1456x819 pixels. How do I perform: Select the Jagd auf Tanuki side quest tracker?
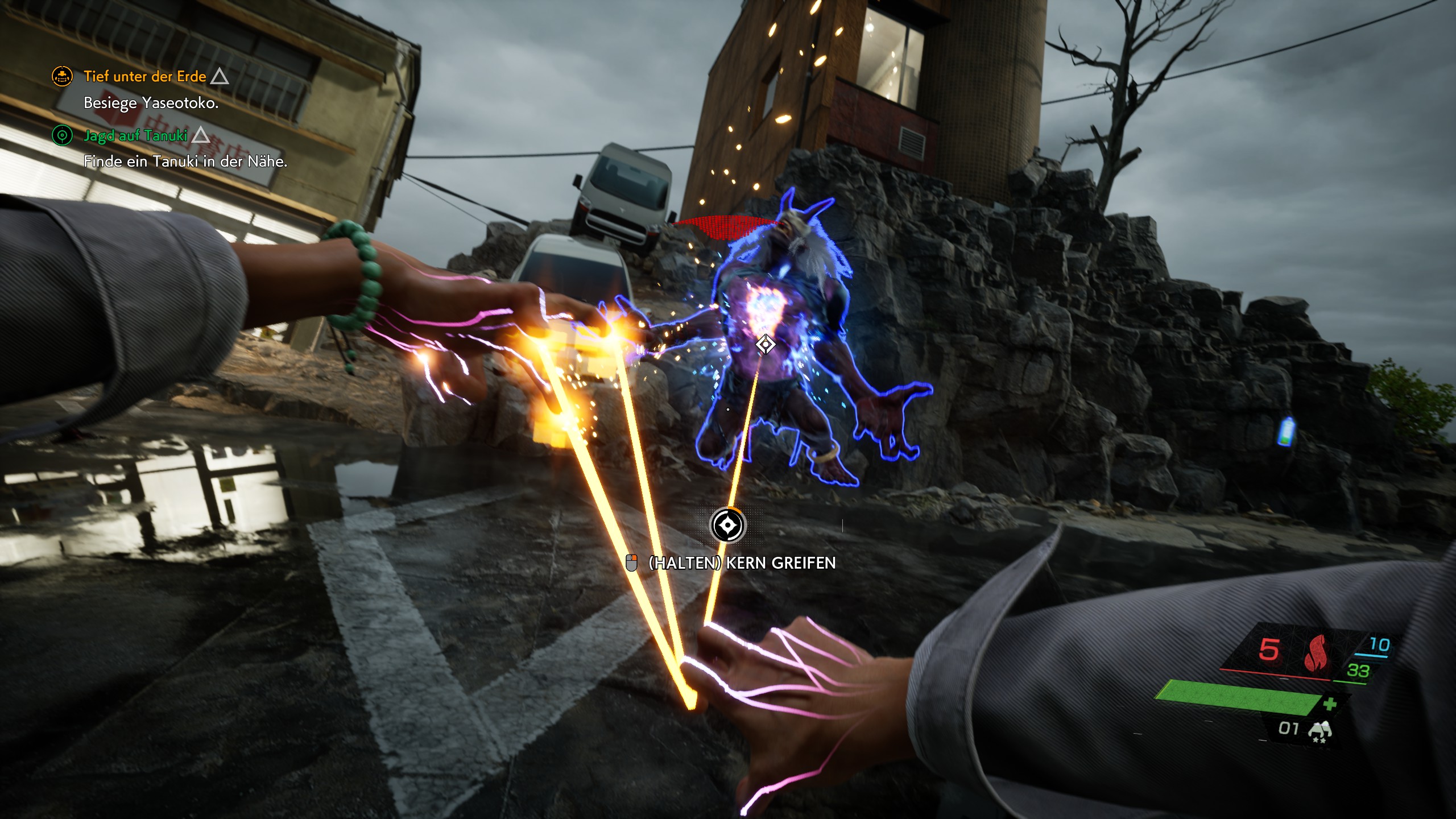click(135, 135)
